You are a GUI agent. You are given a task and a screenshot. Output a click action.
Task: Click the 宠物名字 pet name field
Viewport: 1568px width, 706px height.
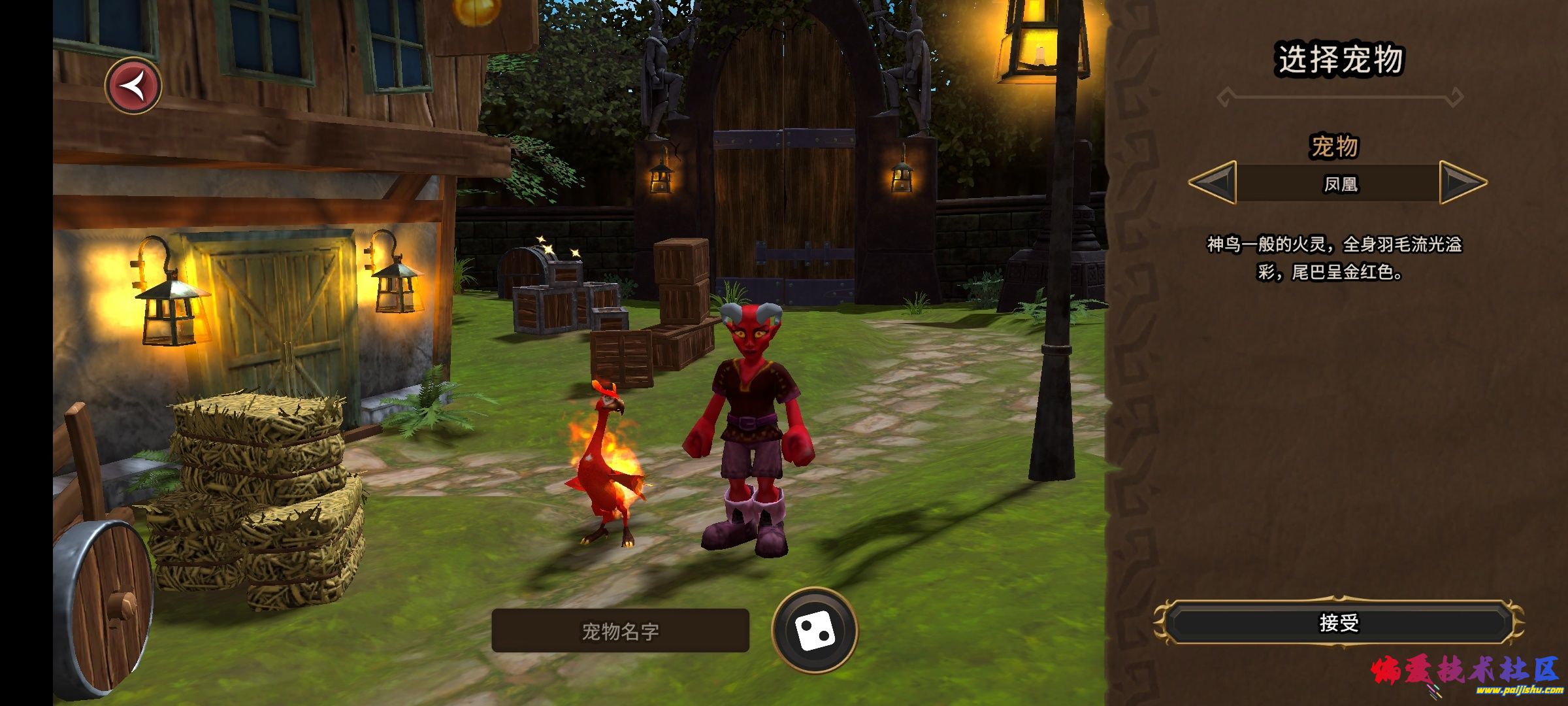click(x=620, y=631)
